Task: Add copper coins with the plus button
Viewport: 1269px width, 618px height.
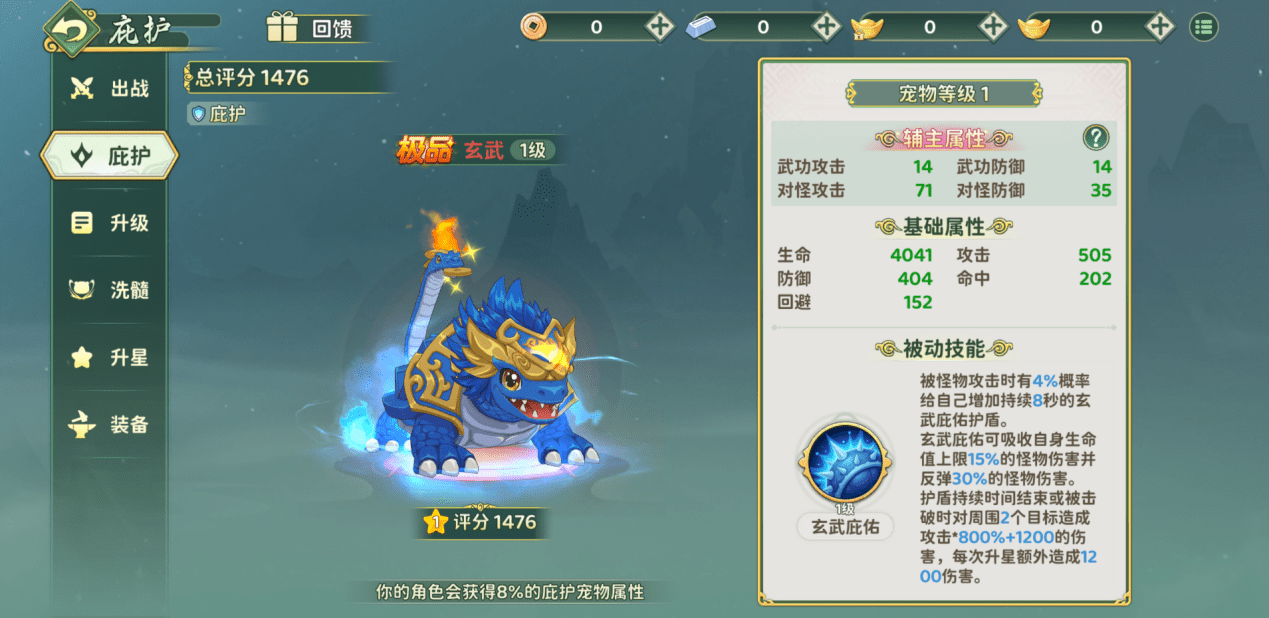Action: [x=660, y=27]
